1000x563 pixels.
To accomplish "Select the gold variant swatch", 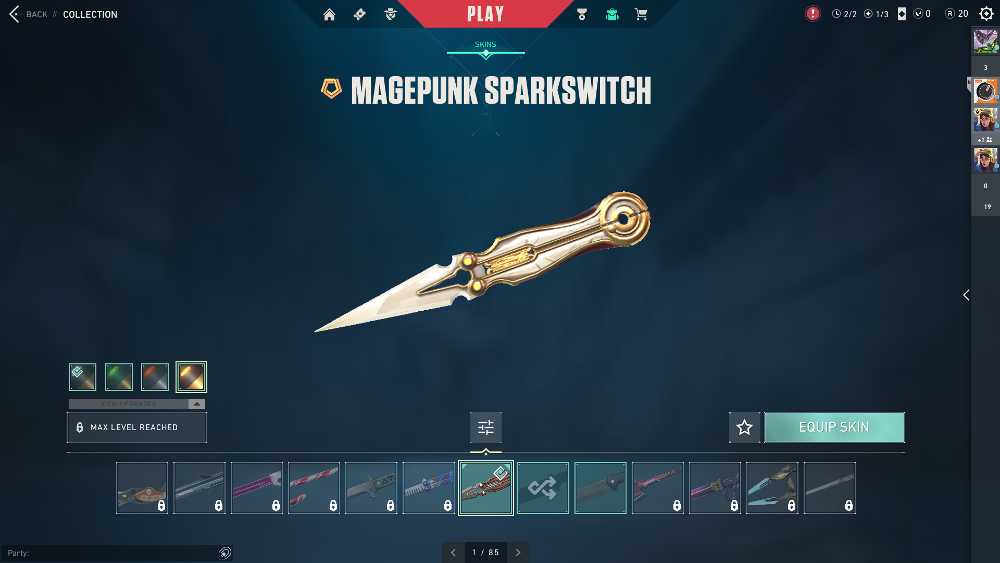I will click(x=191, y=376).
